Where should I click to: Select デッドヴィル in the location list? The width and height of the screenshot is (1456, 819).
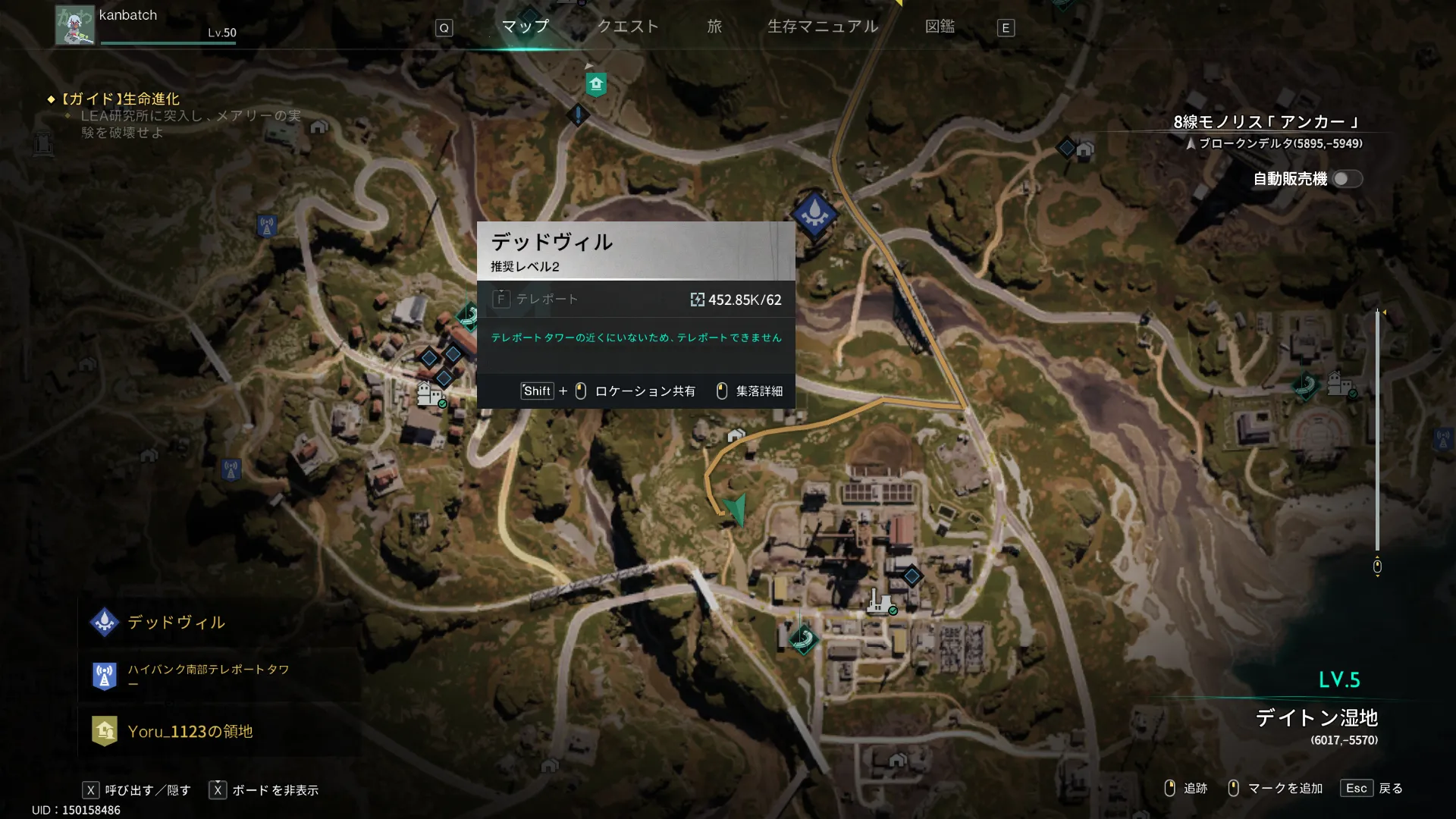(176, 623)
